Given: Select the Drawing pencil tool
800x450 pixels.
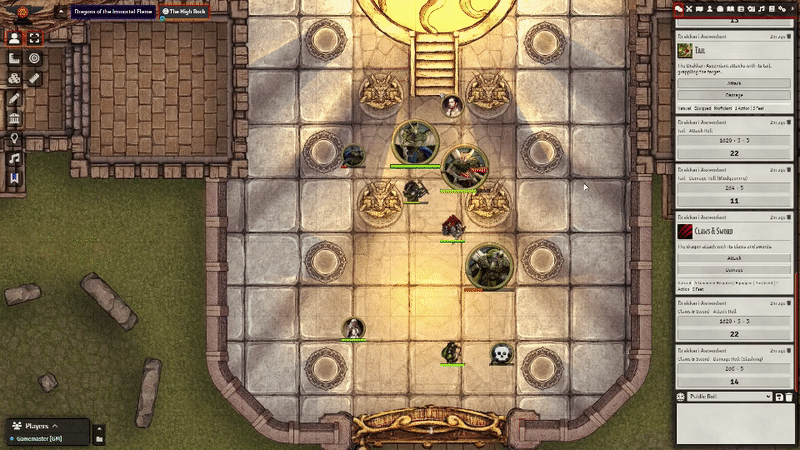Looking at the screenshot, I should pos(14,98).
